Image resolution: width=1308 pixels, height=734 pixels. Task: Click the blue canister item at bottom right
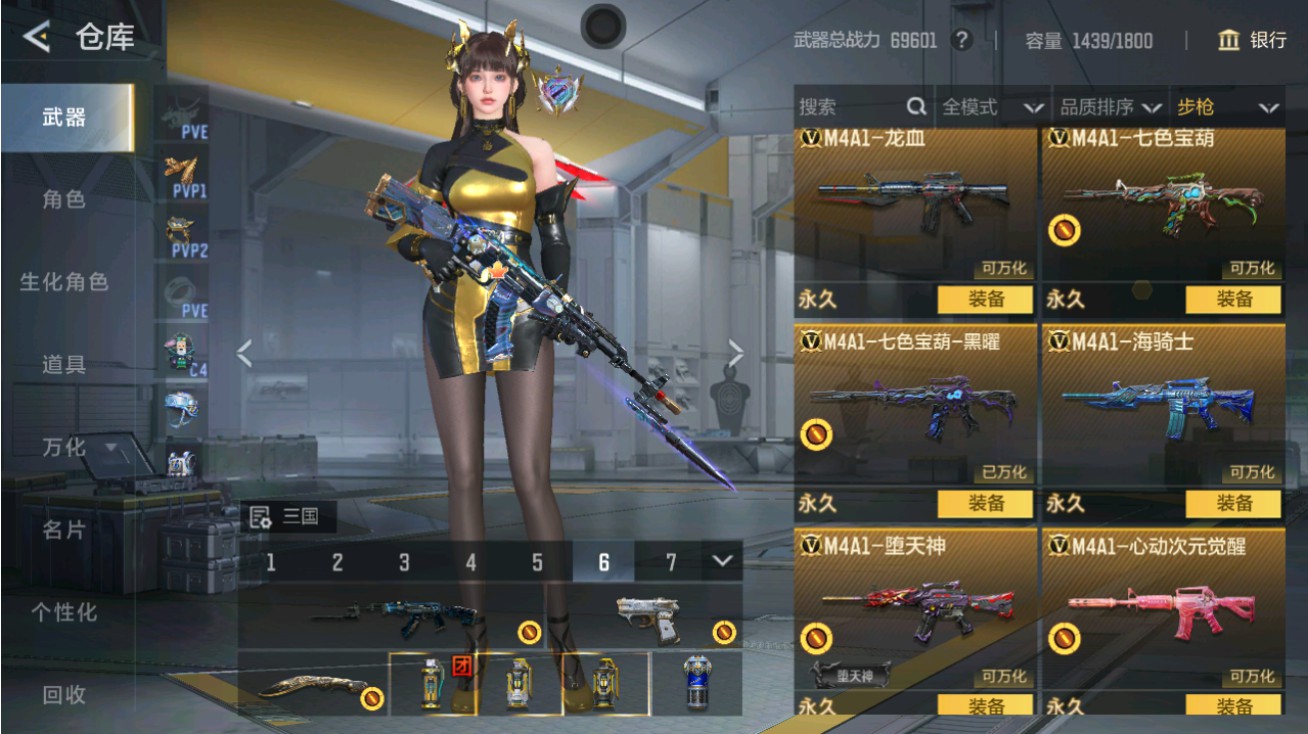click(696, 682)
